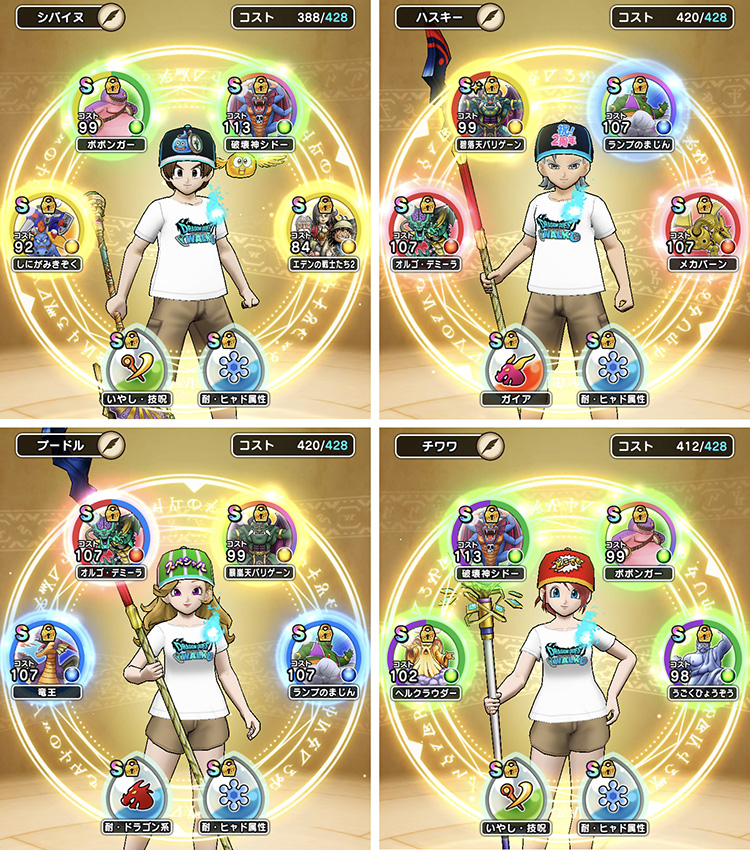Edit the ハスキー loadout with the quill icon
The width and height of the screenshot is (750, 850).
pyautogui.click(x=489, y=17)
